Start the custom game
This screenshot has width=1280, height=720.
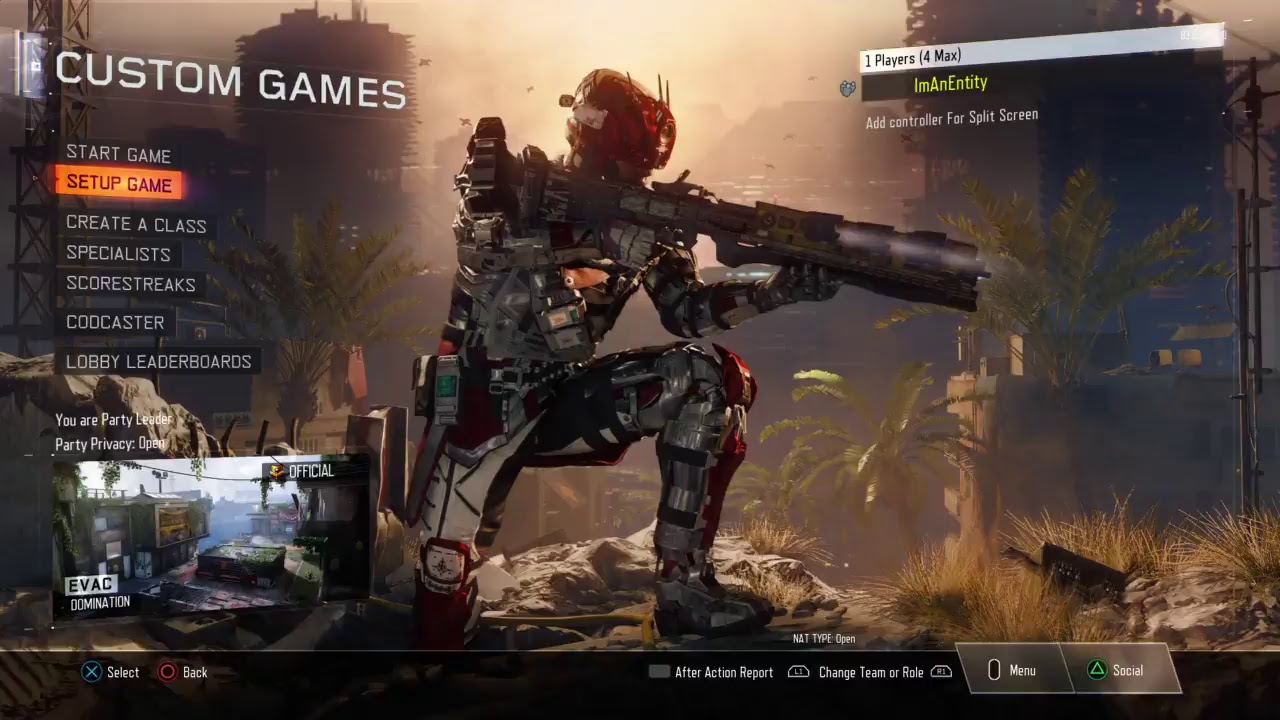point(118,155)
